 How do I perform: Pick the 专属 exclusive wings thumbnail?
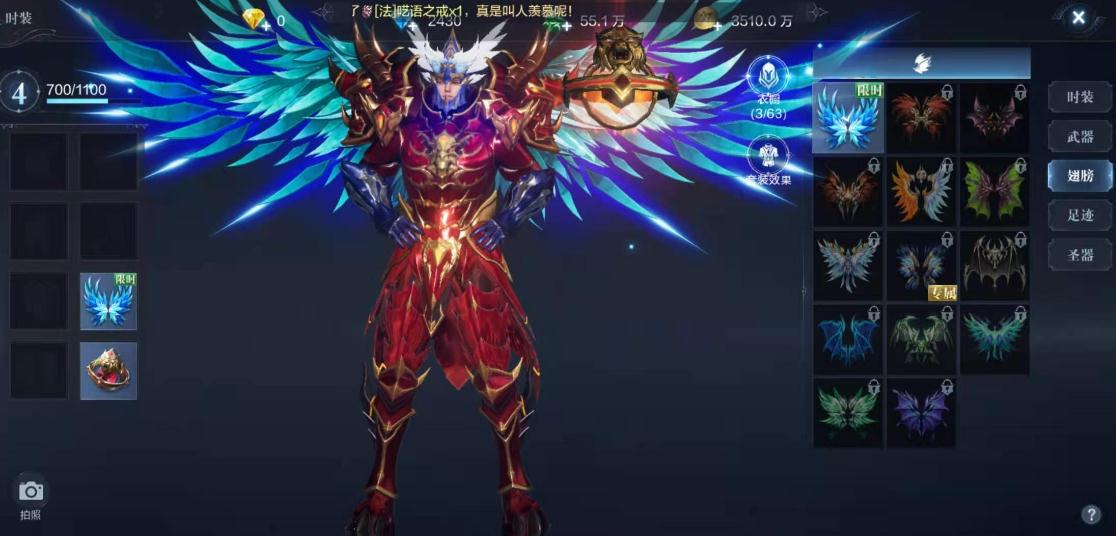point(921,266)
